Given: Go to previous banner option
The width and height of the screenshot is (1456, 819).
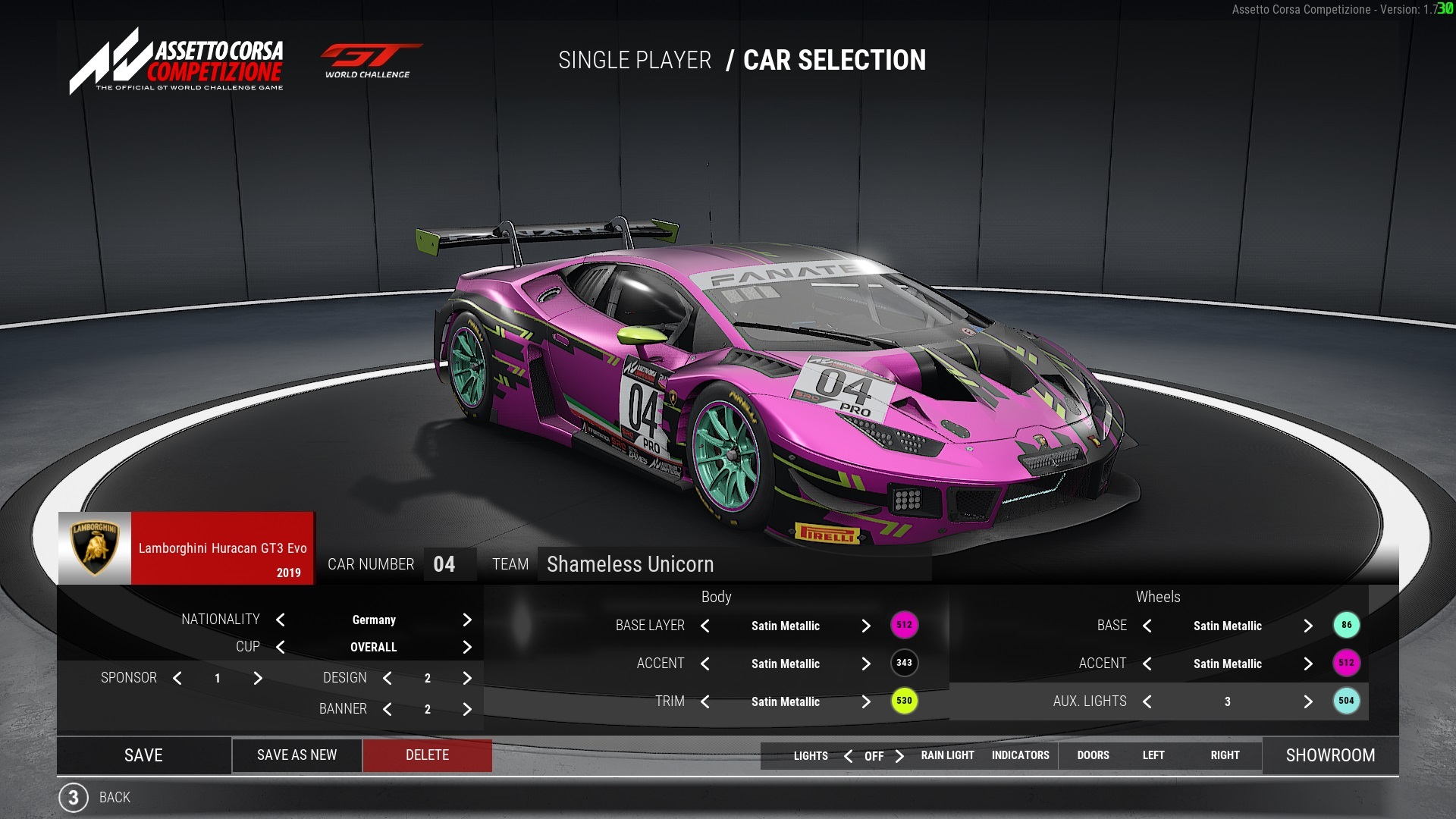Looking at the screenshot, I should [388, 710].
